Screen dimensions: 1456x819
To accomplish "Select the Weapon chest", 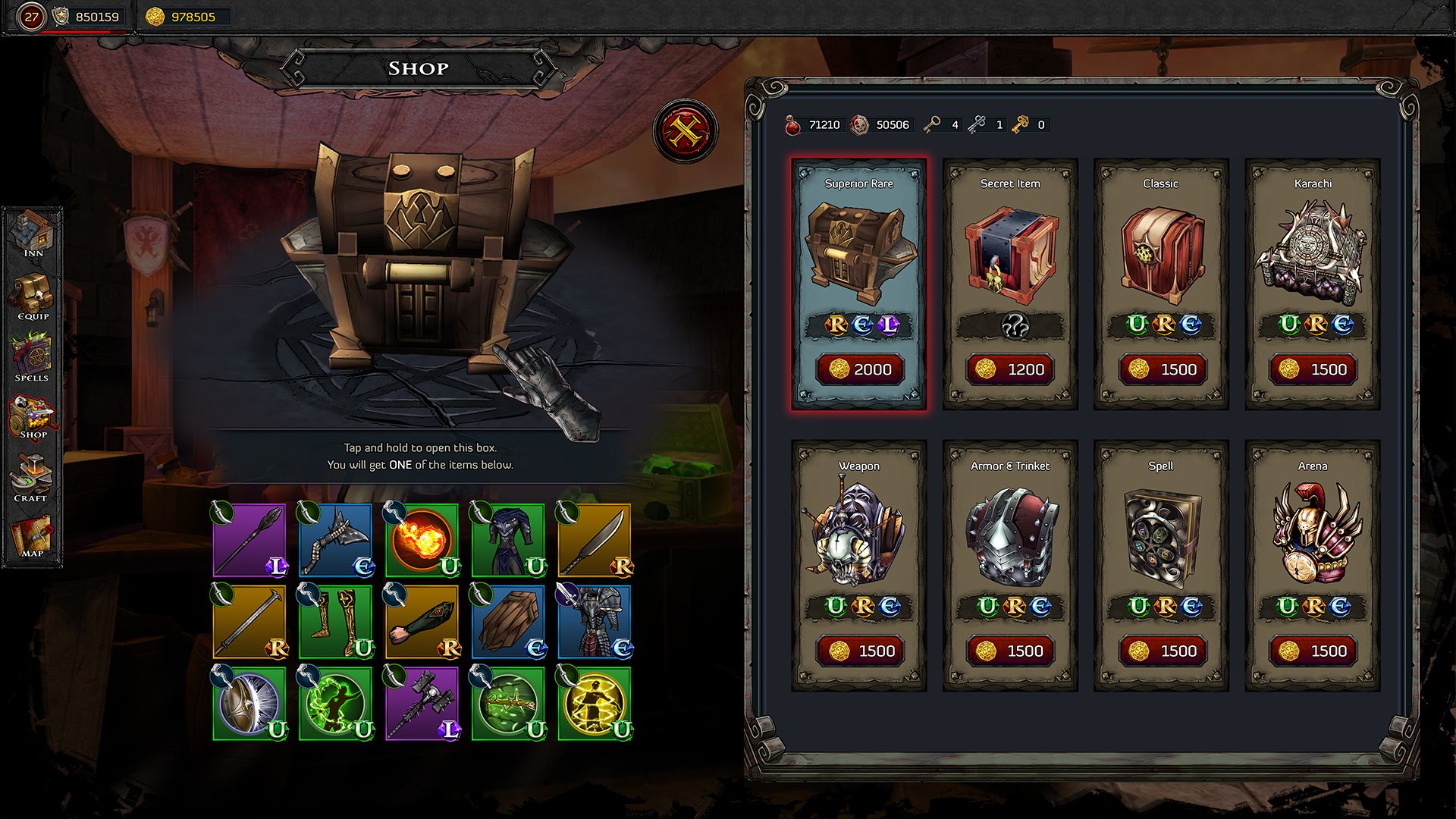I will pos(858,565).
